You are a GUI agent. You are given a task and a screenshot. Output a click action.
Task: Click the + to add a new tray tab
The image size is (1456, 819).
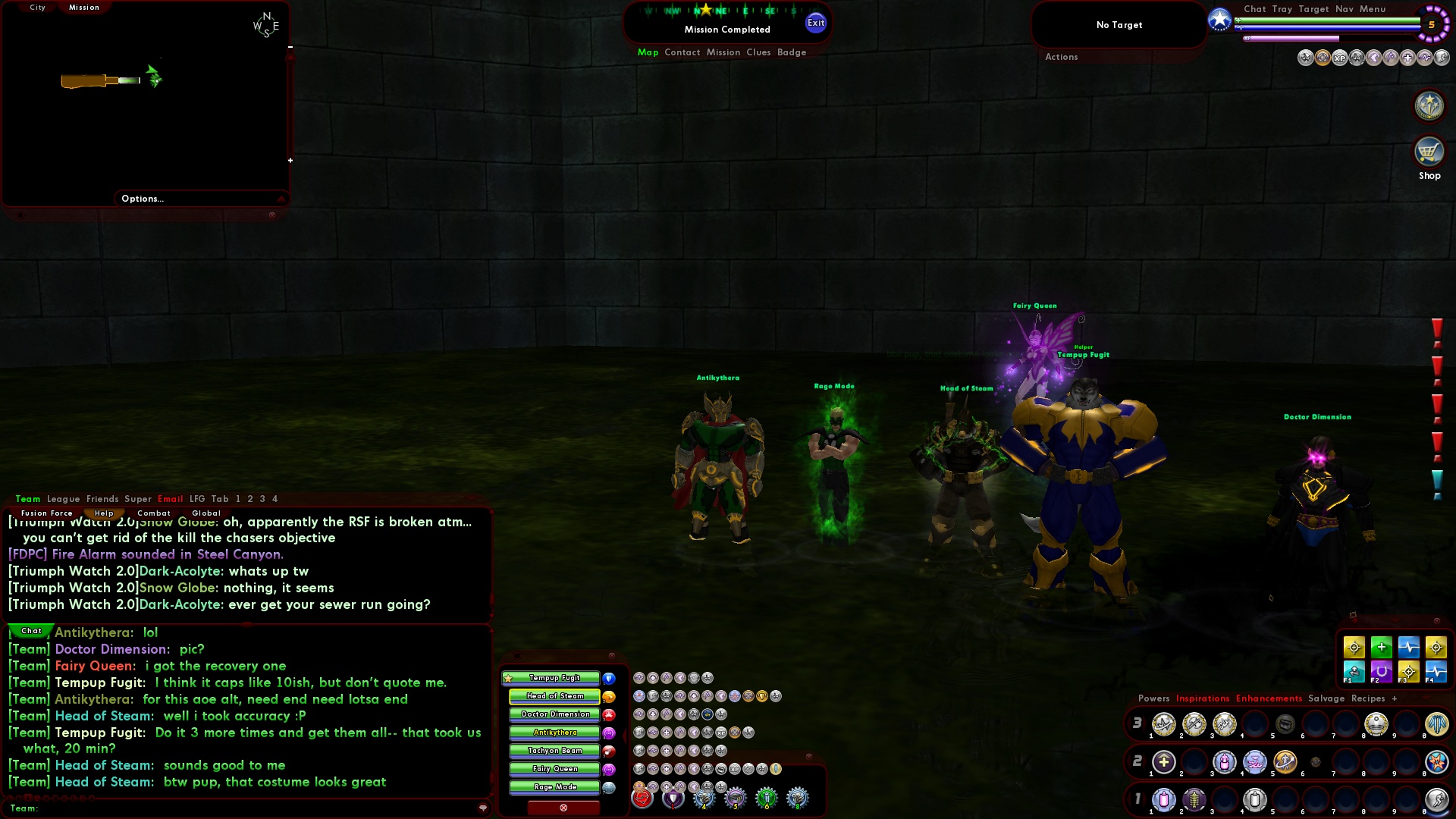1396,698
